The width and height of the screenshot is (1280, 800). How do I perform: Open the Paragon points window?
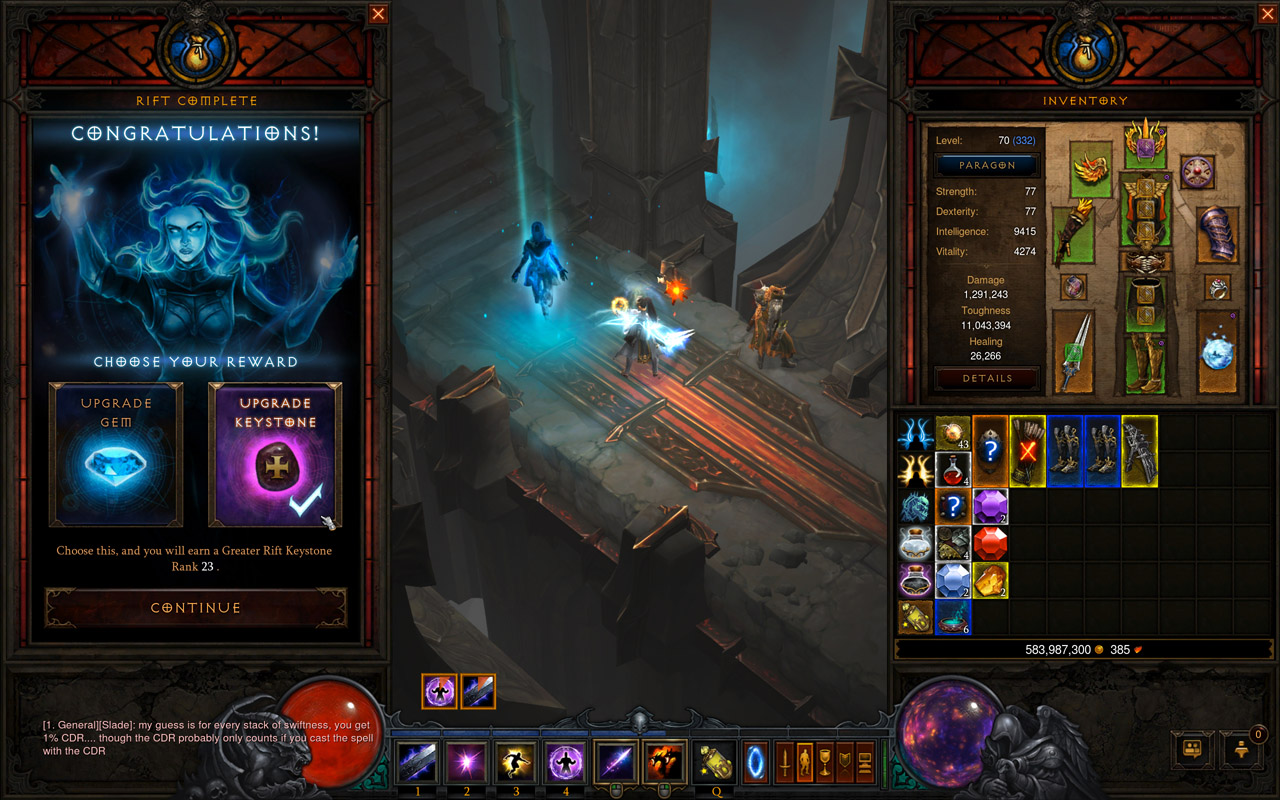988,165
